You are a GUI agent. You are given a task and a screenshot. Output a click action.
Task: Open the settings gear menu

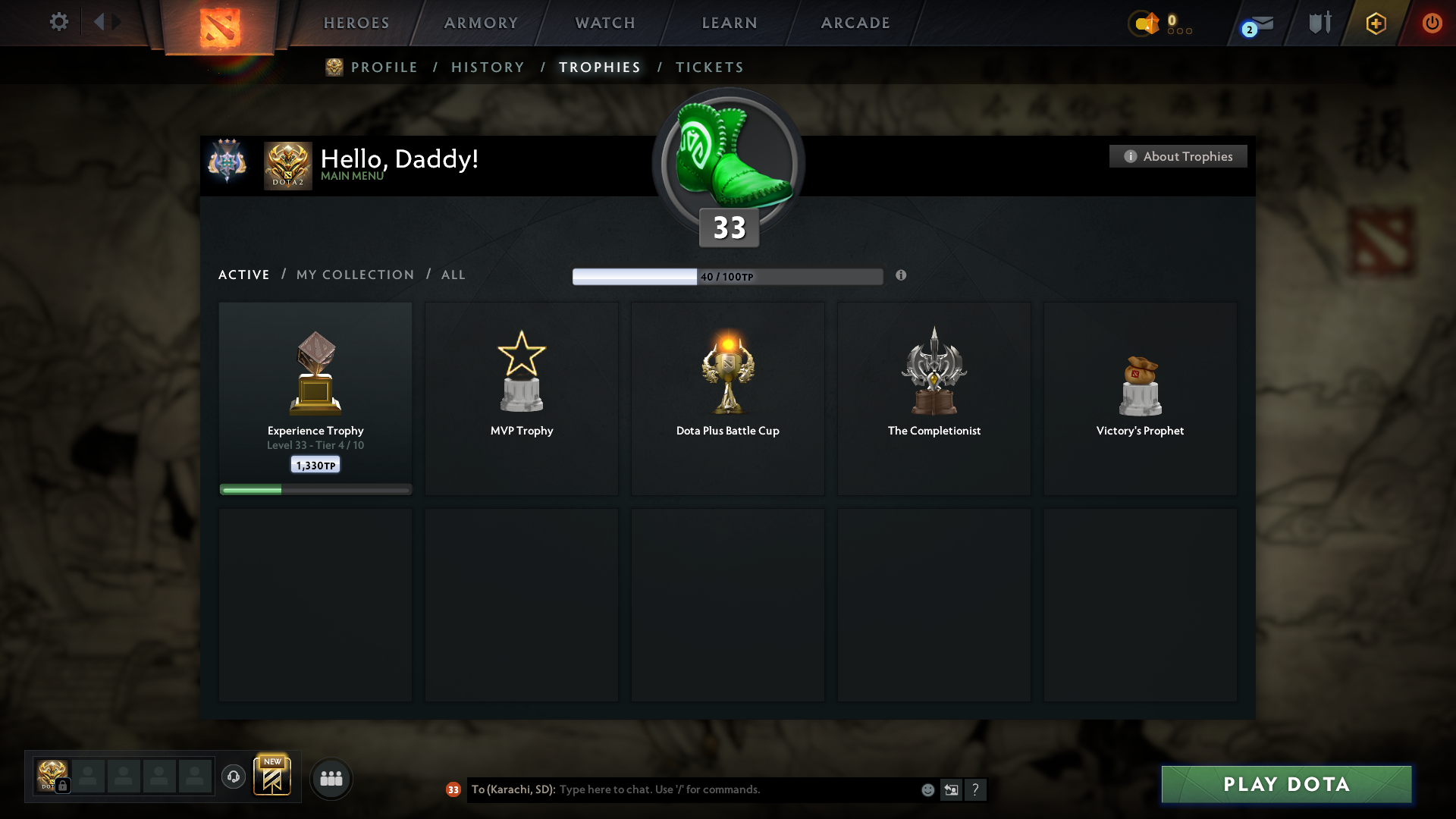click(58, 22)
